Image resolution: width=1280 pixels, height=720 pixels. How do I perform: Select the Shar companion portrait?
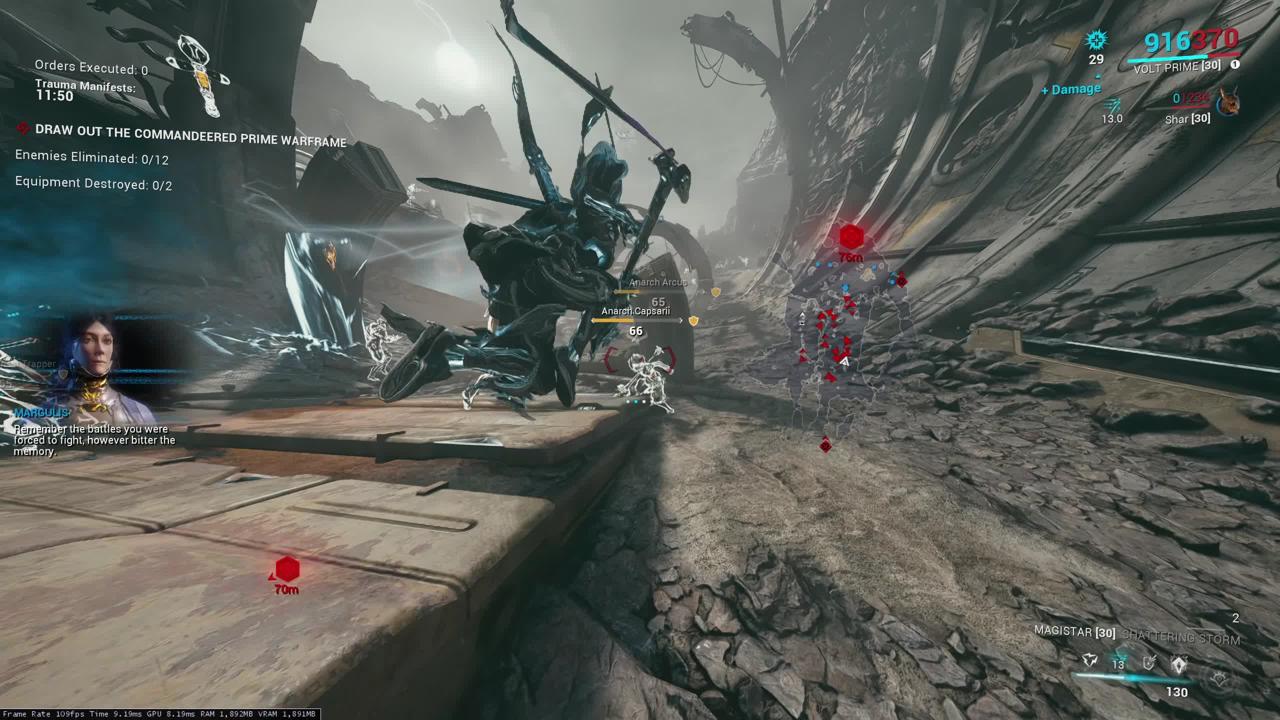(1228, 101)
